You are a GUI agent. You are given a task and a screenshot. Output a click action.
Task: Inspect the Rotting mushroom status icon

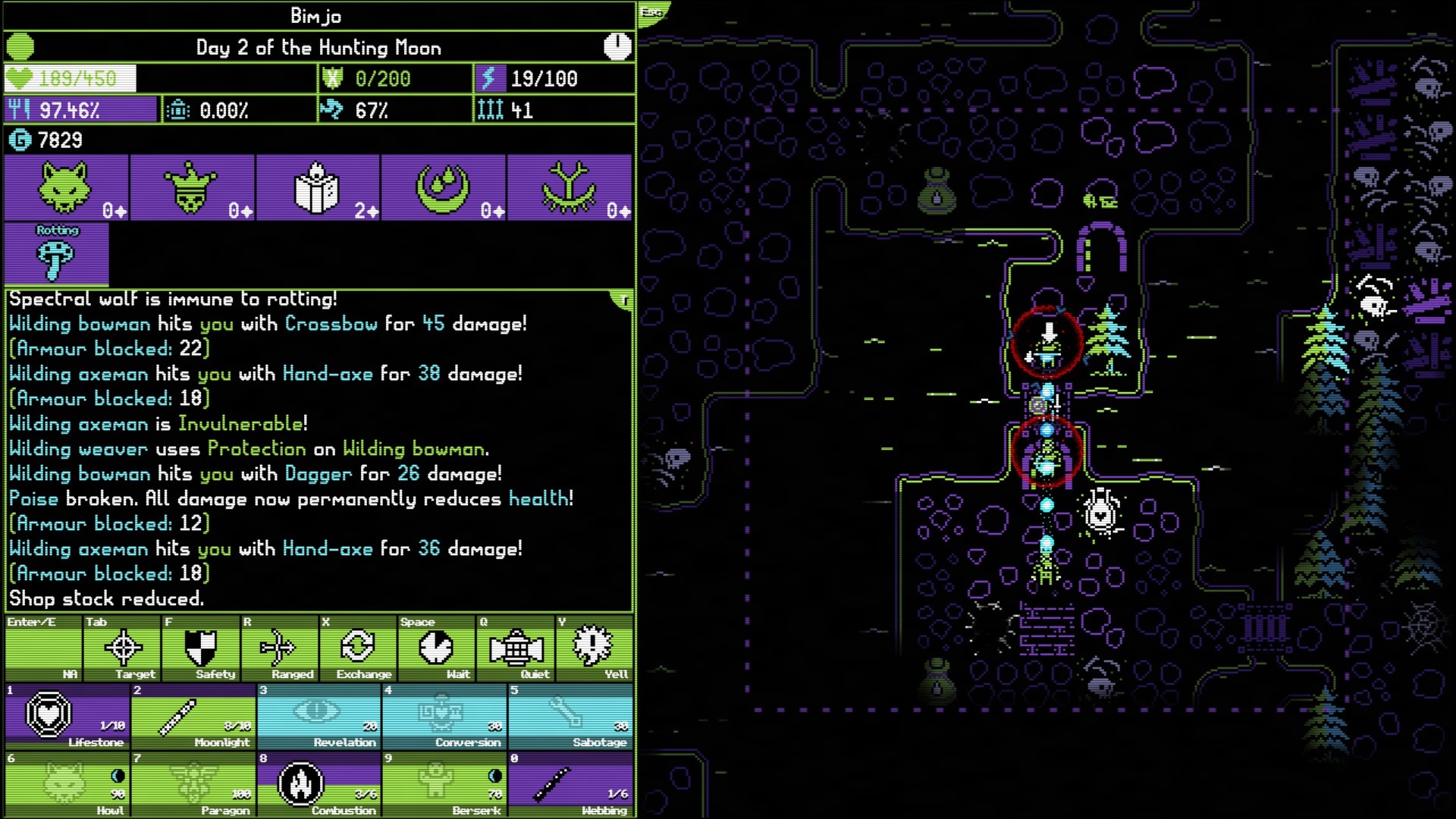[x=56, y=256]
